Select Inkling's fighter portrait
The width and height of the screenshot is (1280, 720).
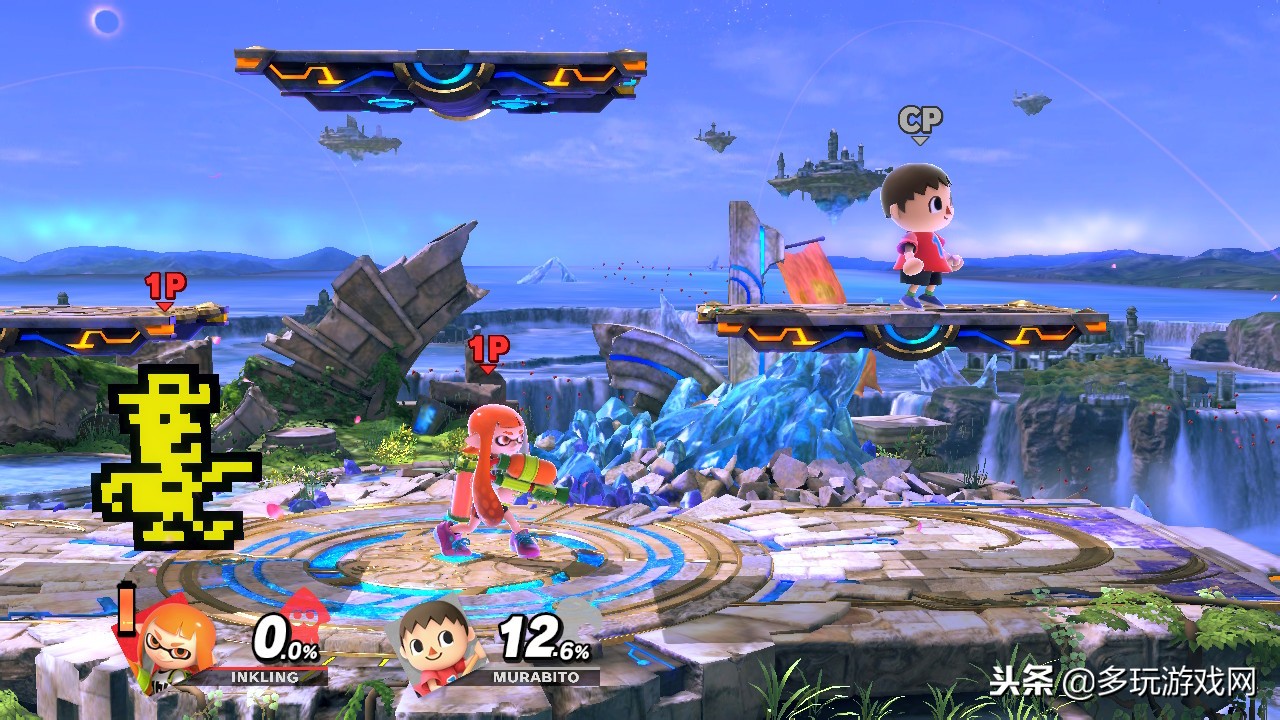pyautogui.click(x=177, y=638)
